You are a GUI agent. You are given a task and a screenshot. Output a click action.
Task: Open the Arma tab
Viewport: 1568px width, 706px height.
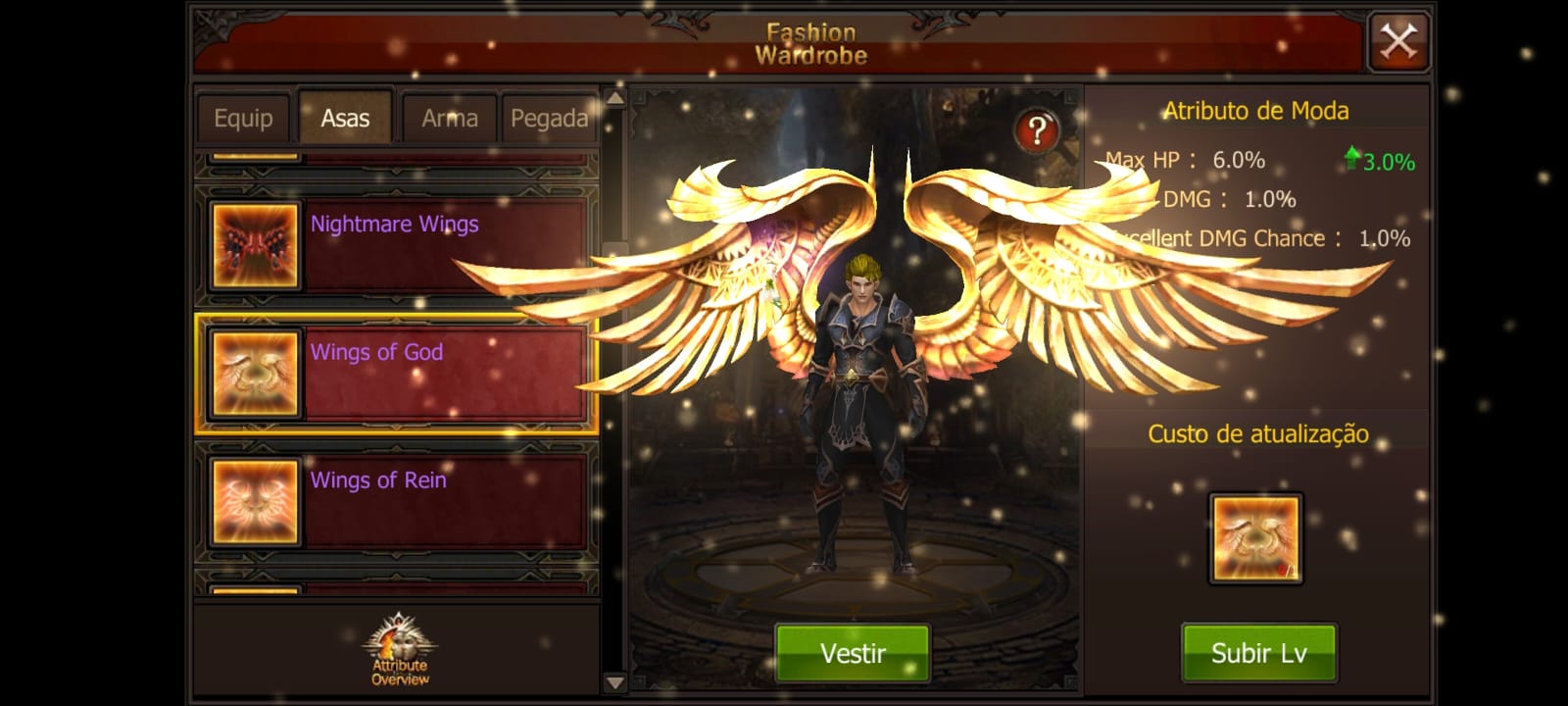[x=449, y=119]
